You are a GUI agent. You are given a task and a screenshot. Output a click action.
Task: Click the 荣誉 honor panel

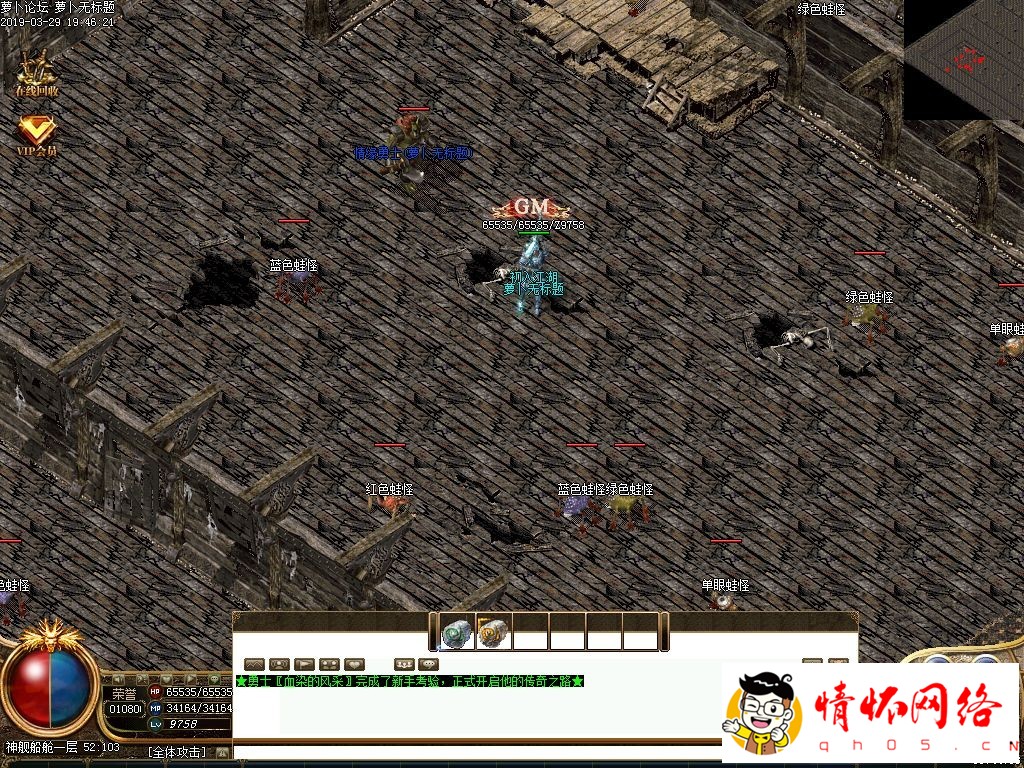[x=124, y=693]
